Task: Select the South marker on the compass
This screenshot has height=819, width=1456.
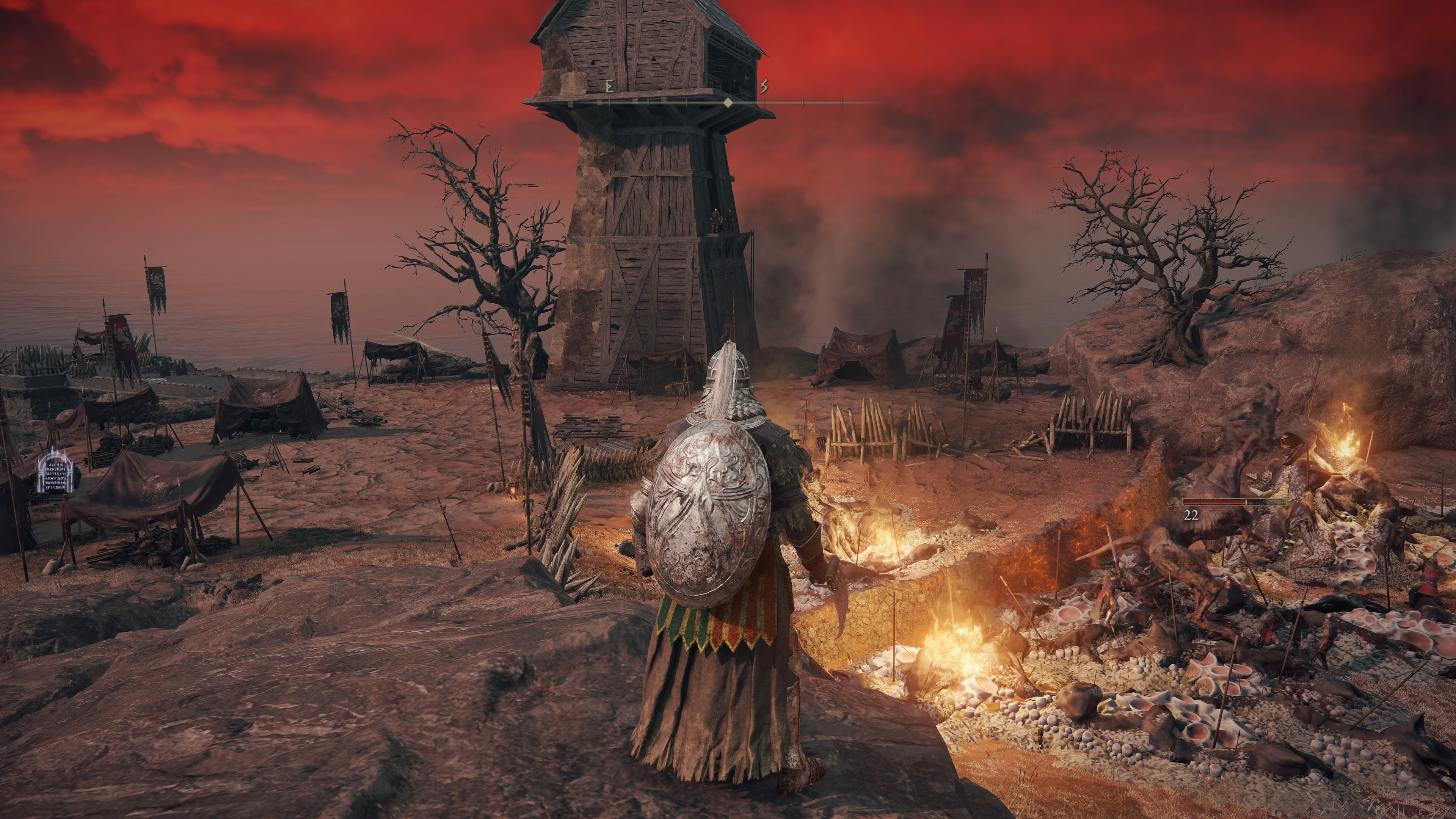Action: tap(764, 86)
